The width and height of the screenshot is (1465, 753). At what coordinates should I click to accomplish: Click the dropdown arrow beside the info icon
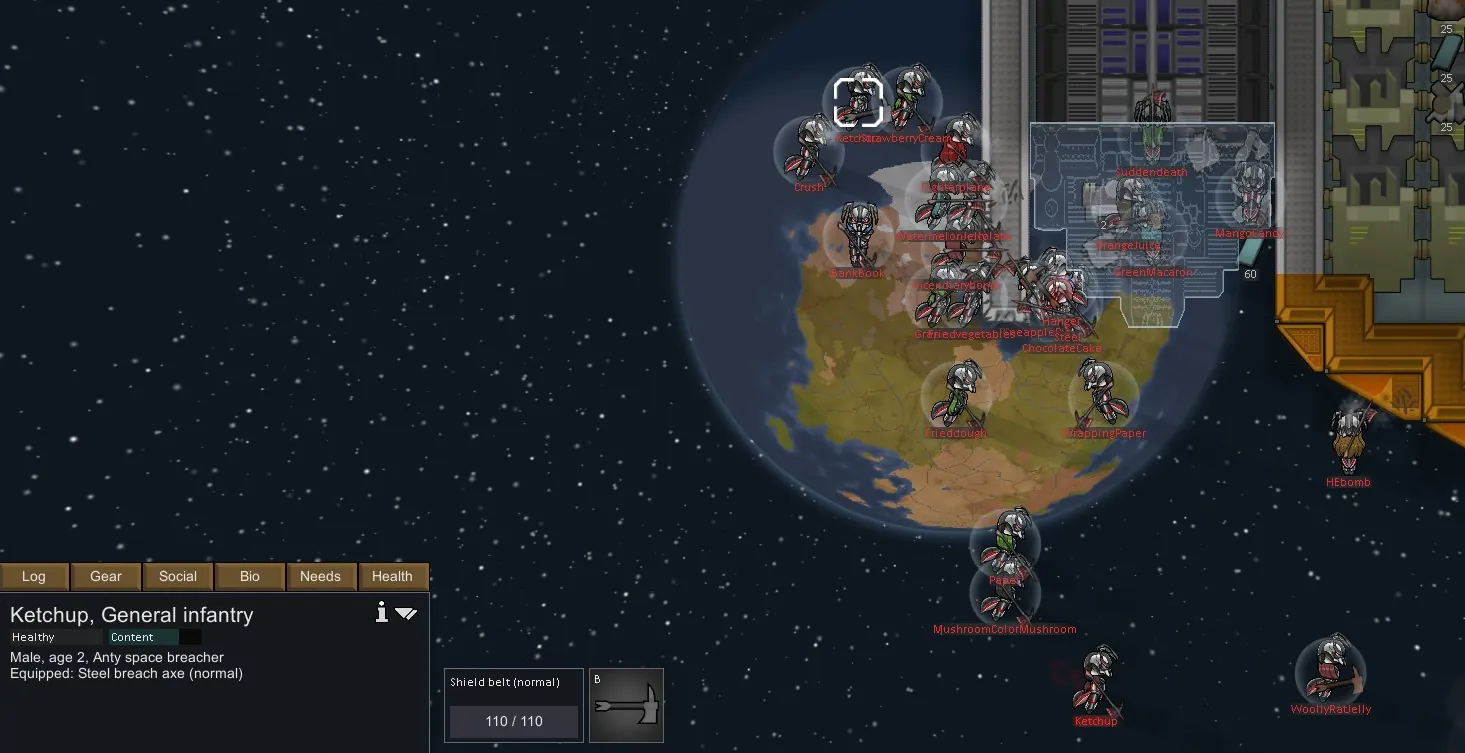406,613
